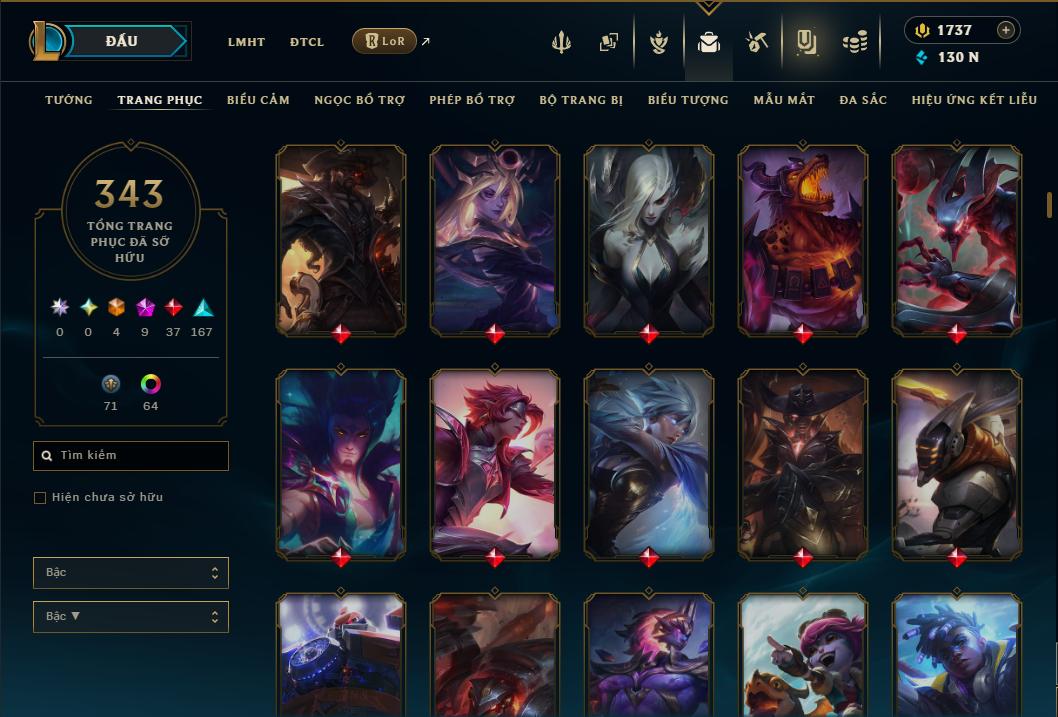The image size is (1058, 717).
Task: Add RP with the plus button
Action: [x=1006, y=30]
